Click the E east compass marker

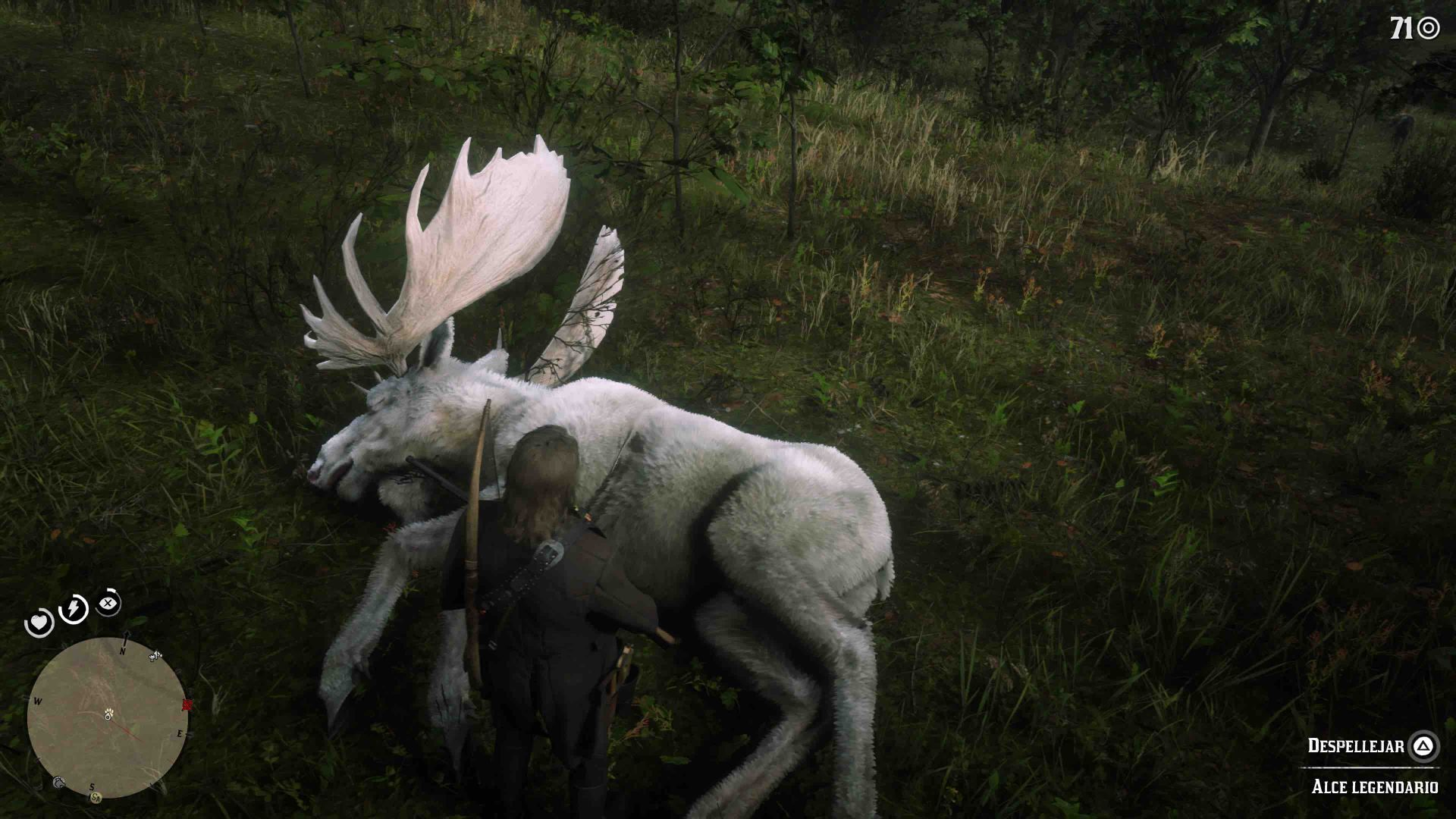180,733
